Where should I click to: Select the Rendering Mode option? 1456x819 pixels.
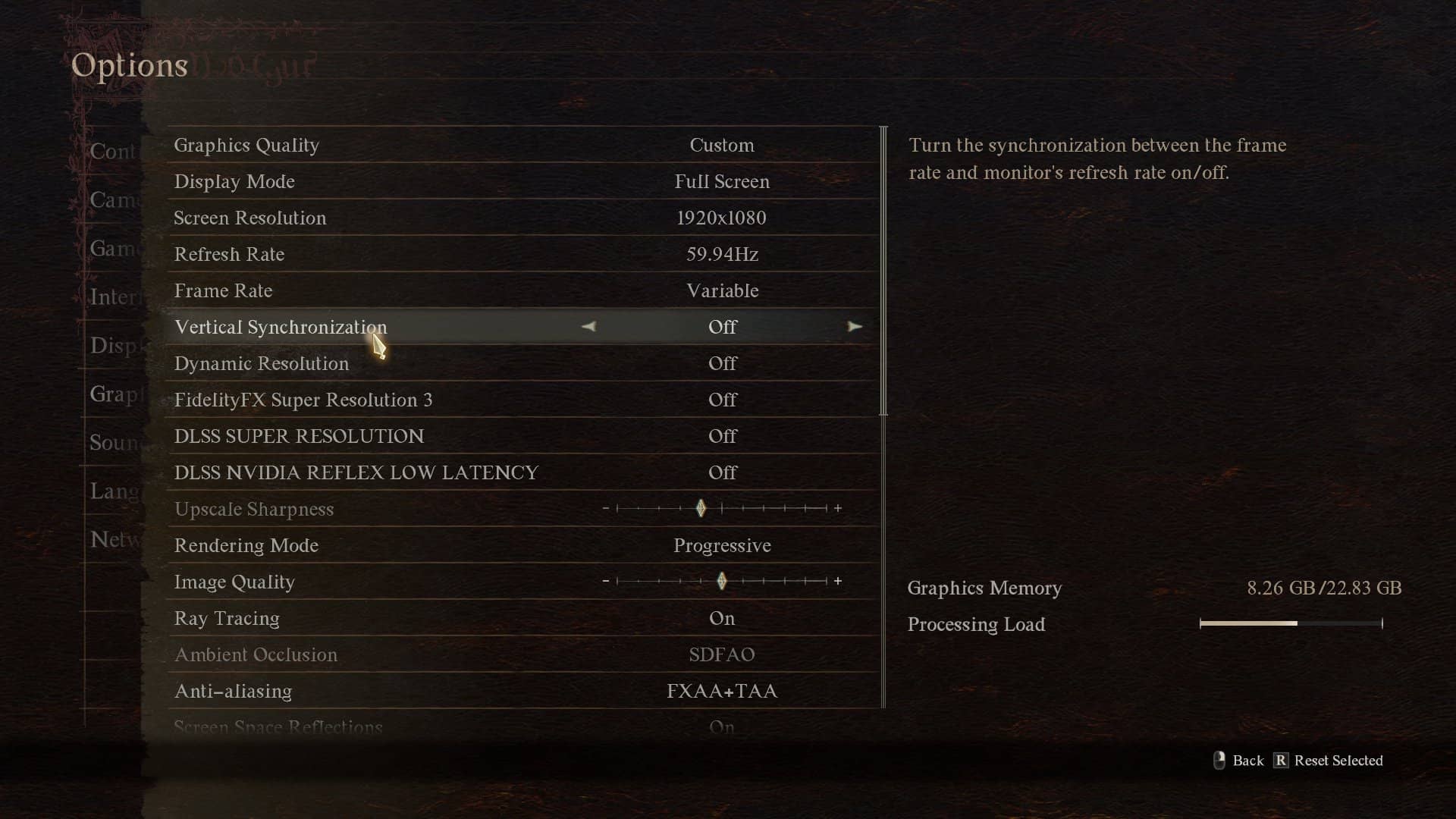(x=523, y=545)
